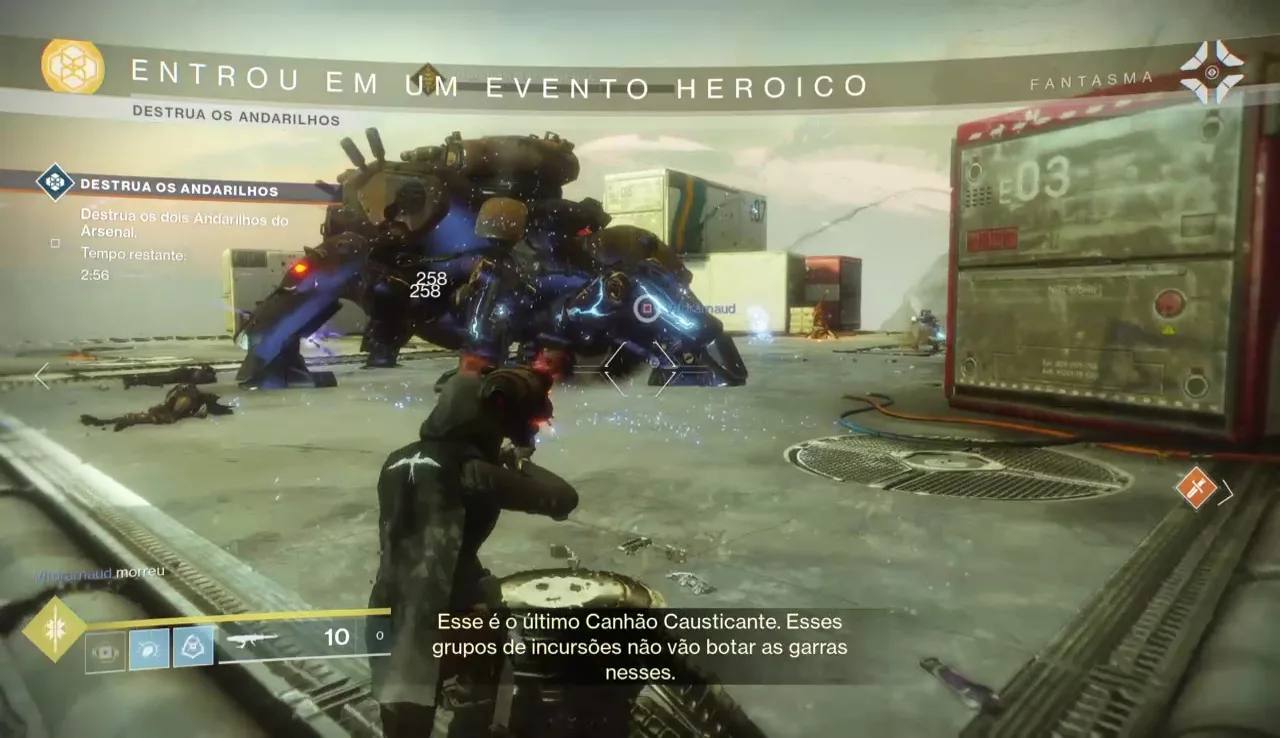Collapse the left-side chevron arrows
This screenshot has height=738, width=1280.
pos(42,376)
